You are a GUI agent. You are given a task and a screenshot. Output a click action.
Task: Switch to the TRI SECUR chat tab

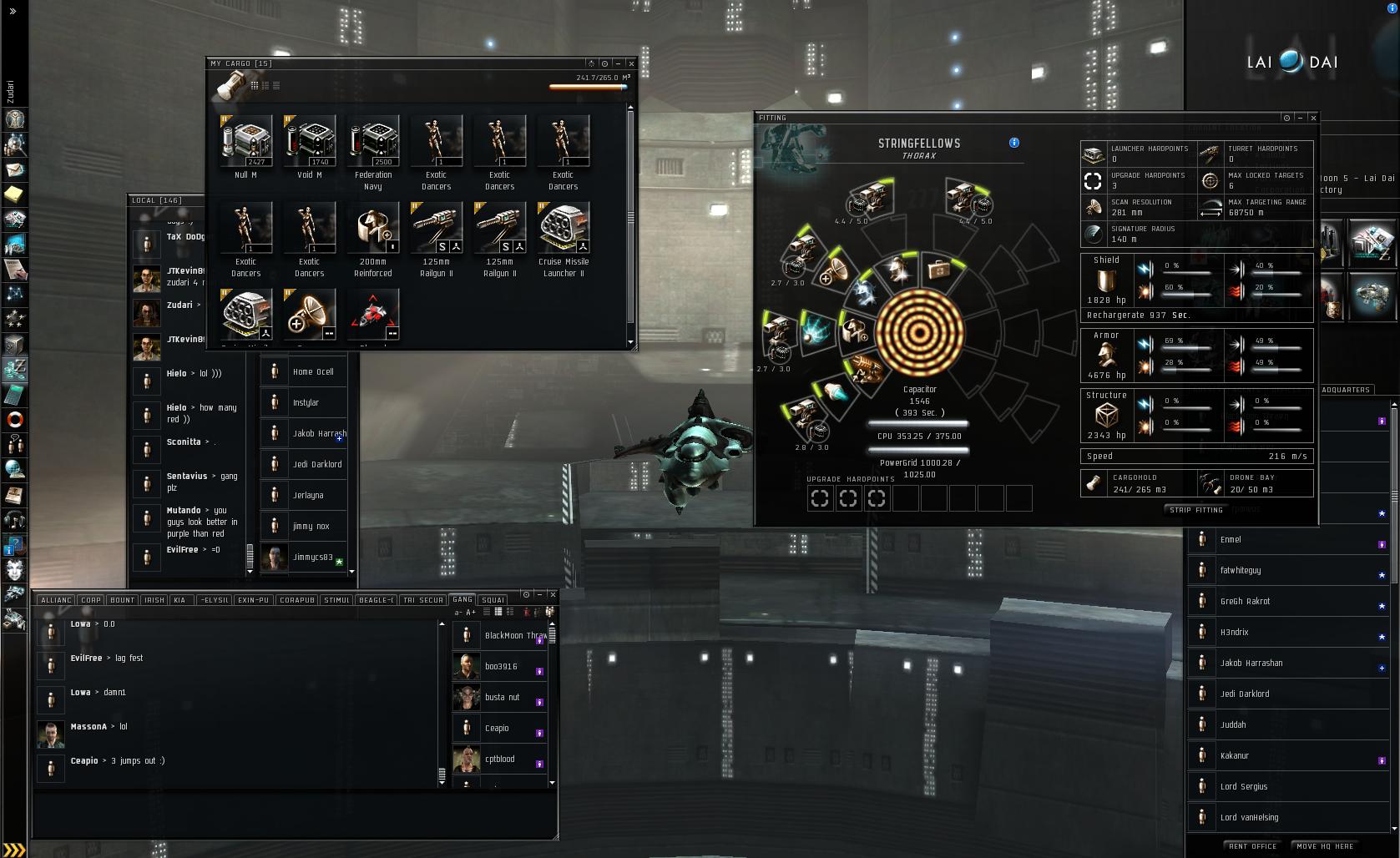coord(423,600)
